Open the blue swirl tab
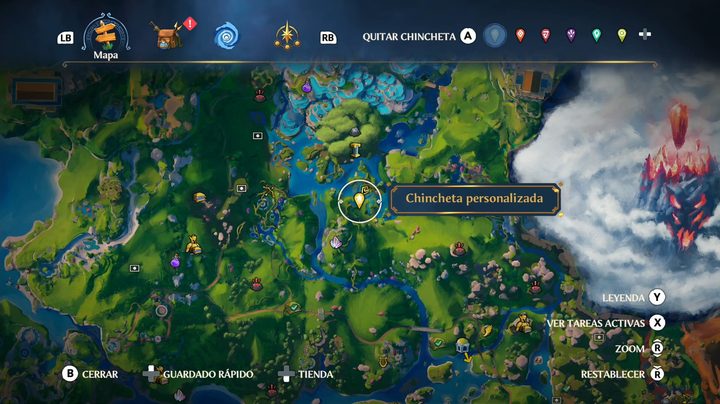 pyautogui.click(x=225, y=37)
